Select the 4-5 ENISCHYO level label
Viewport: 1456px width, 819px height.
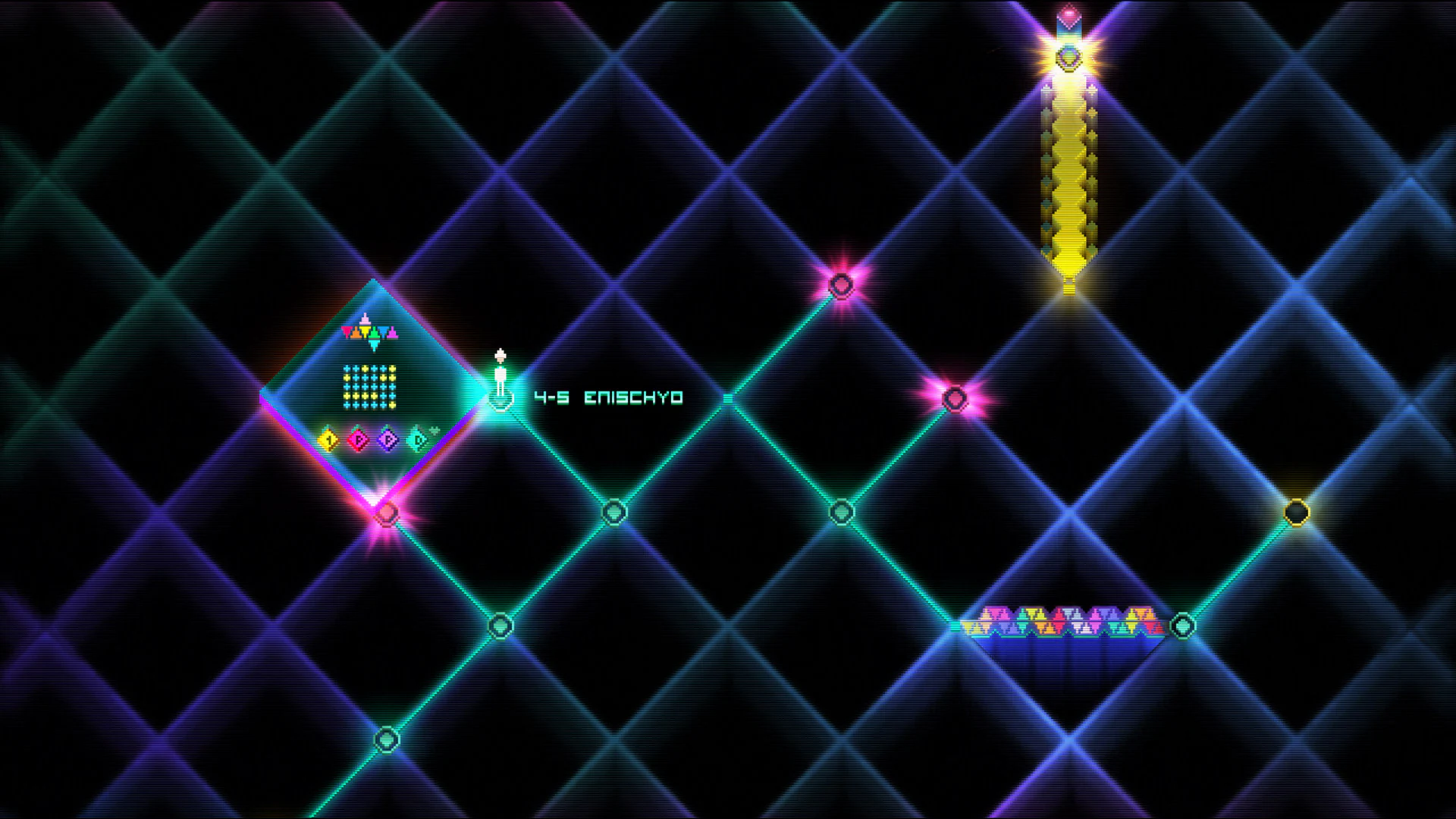(x=610, y=396)
